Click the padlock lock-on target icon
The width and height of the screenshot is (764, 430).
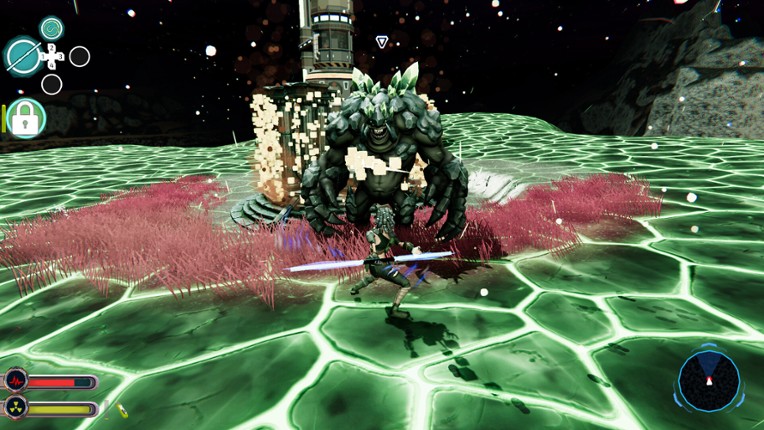tap(26, 120)
